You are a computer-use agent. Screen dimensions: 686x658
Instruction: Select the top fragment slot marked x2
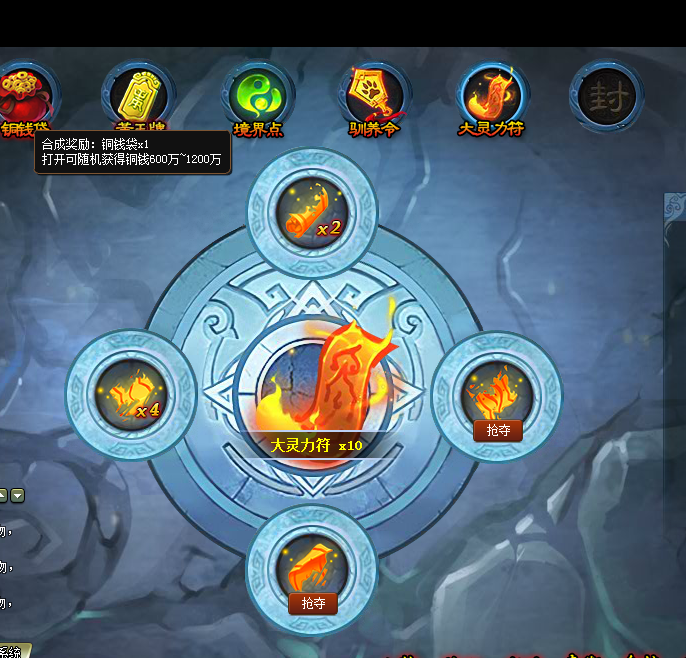[x=312, y=213]
